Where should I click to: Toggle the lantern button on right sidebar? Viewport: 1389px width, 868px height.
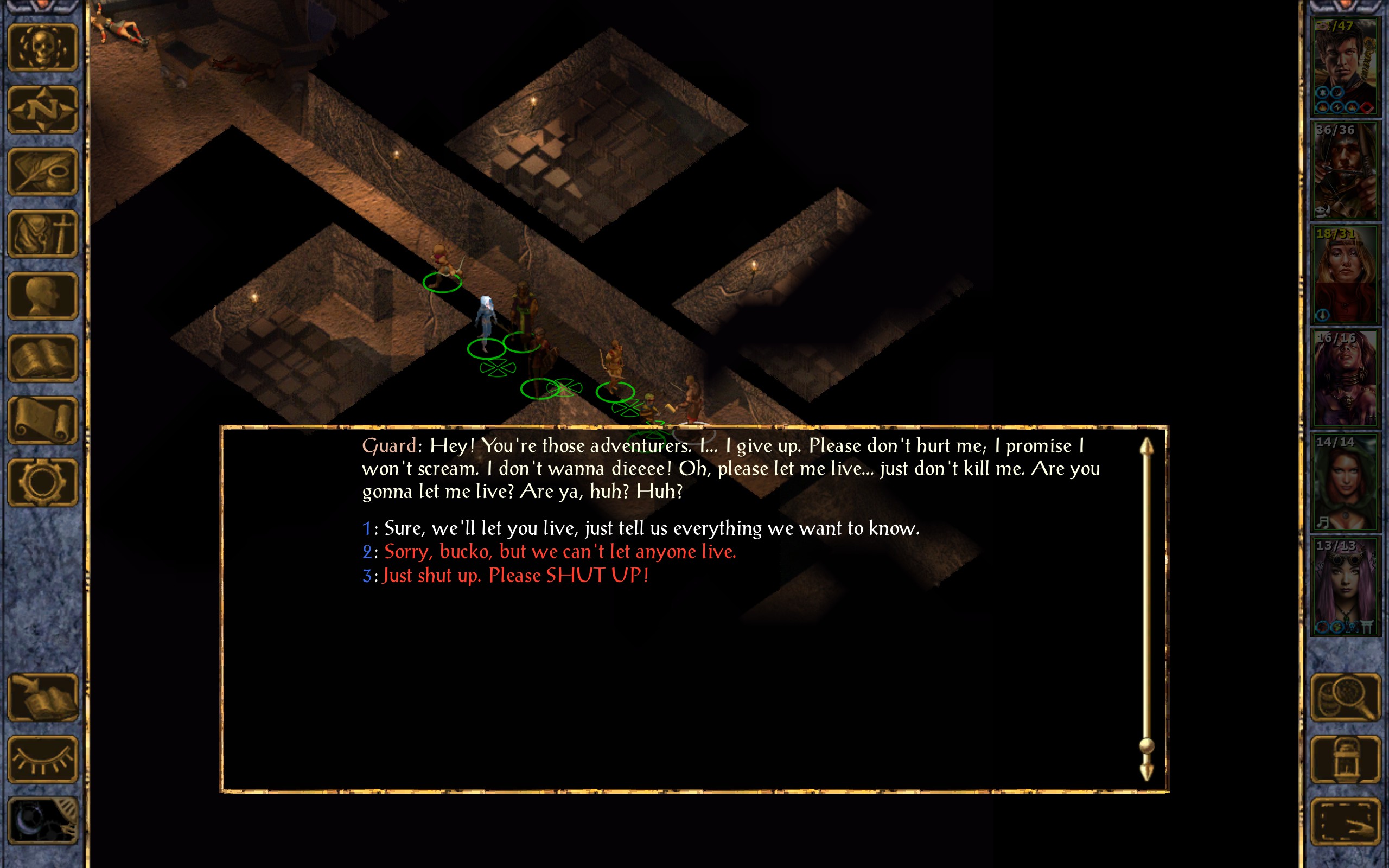tap(1345, 759)
